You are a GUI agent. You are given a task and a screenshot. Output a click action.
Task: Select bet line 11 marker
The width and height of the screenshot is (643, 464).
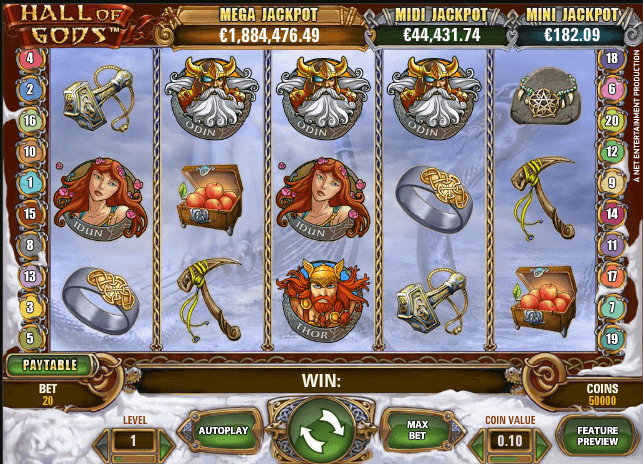coord(611,245)
